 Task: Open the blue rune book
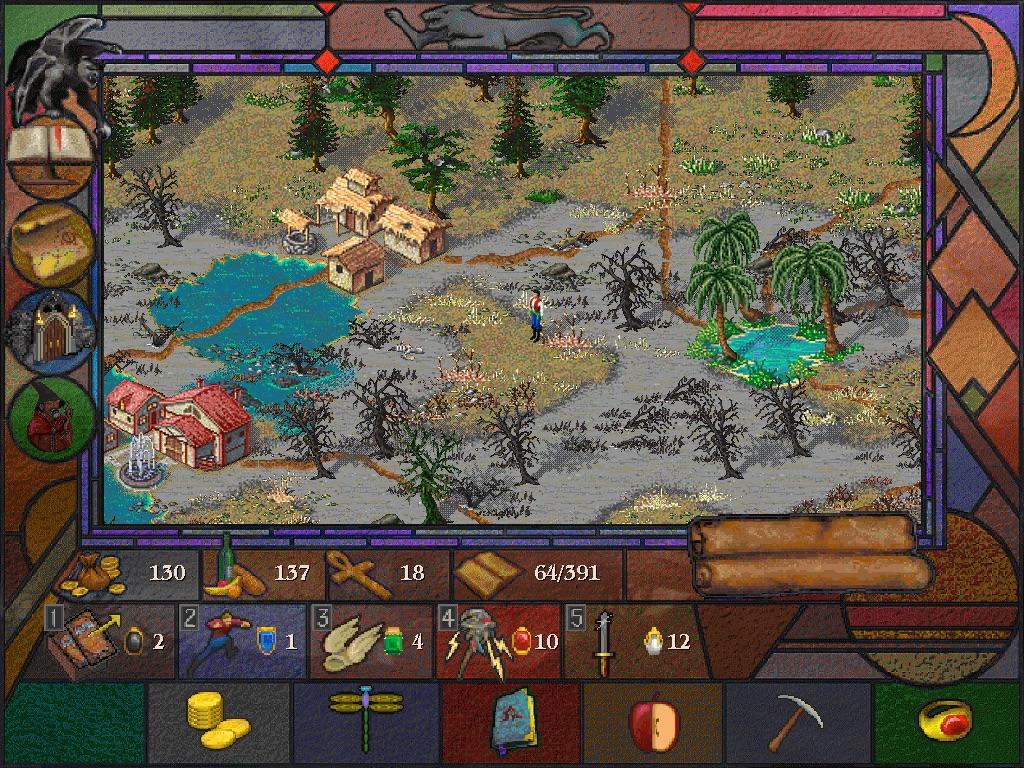[514, 721]
